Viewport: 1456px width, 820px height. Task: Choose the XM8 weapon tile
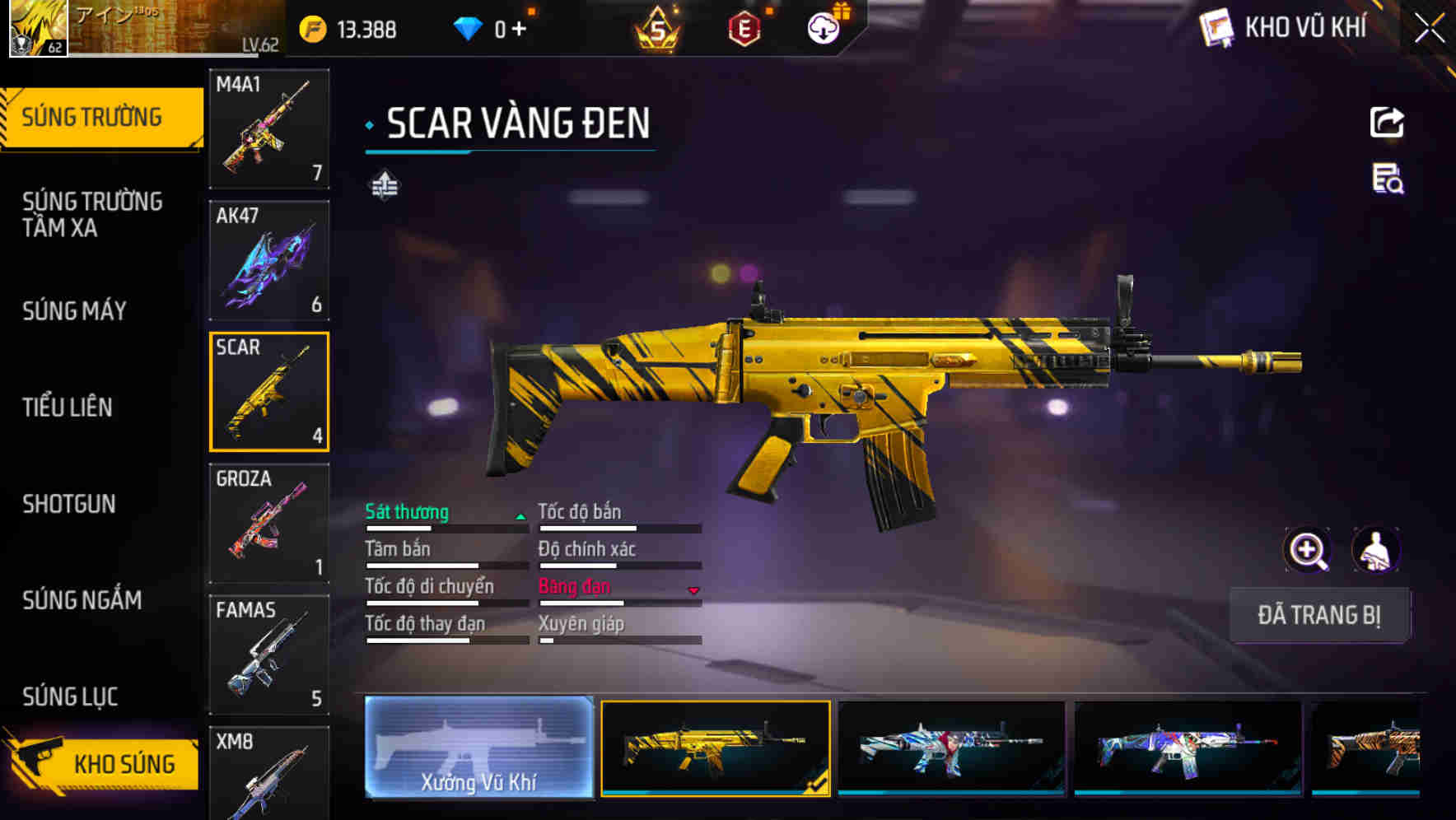coord(269,772)
